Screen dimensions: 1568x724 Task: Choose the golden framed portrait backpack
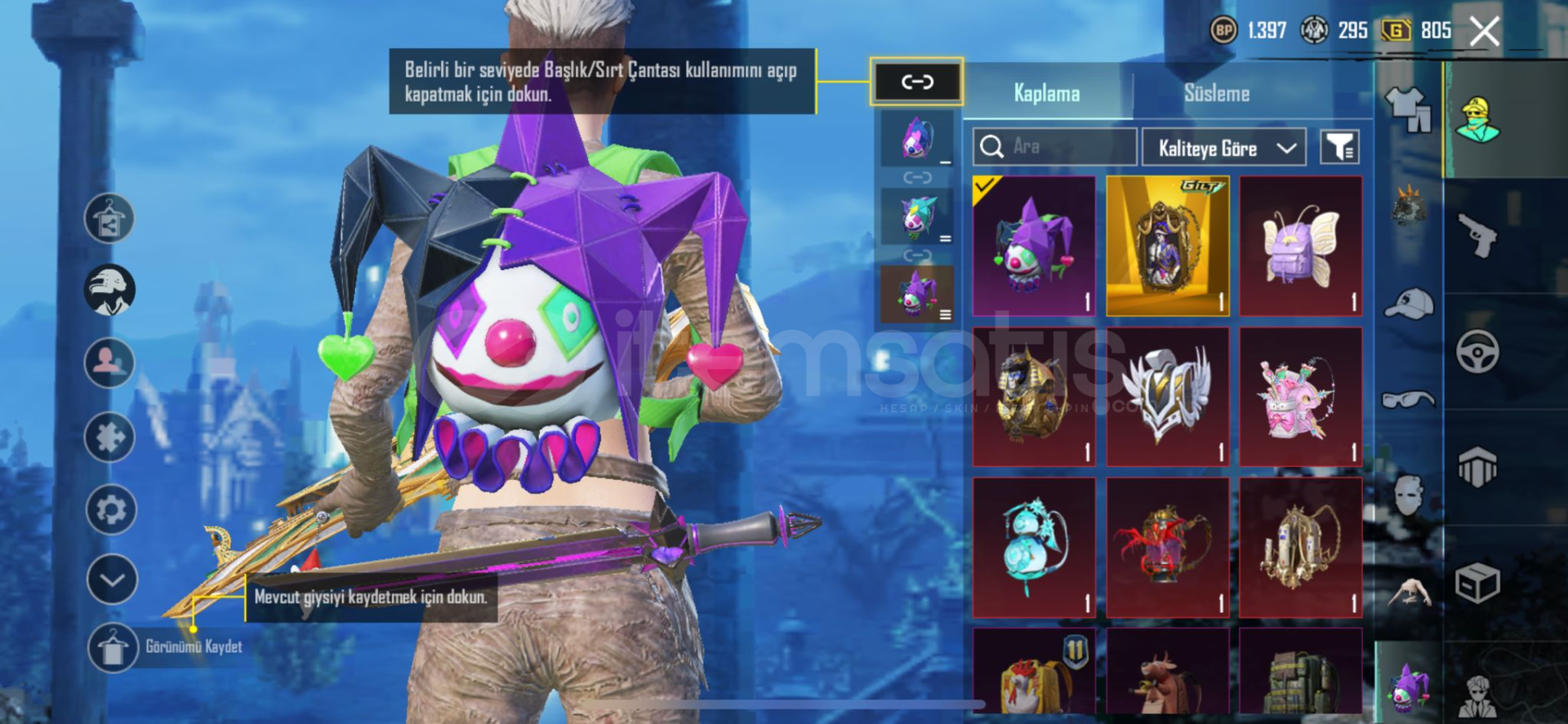tap(1167, 246)
